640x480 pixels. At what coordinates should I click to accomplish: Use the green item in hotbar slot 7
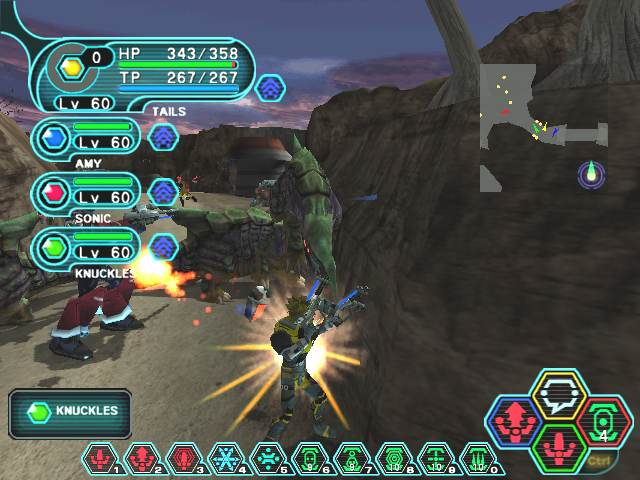click(353, 459)
